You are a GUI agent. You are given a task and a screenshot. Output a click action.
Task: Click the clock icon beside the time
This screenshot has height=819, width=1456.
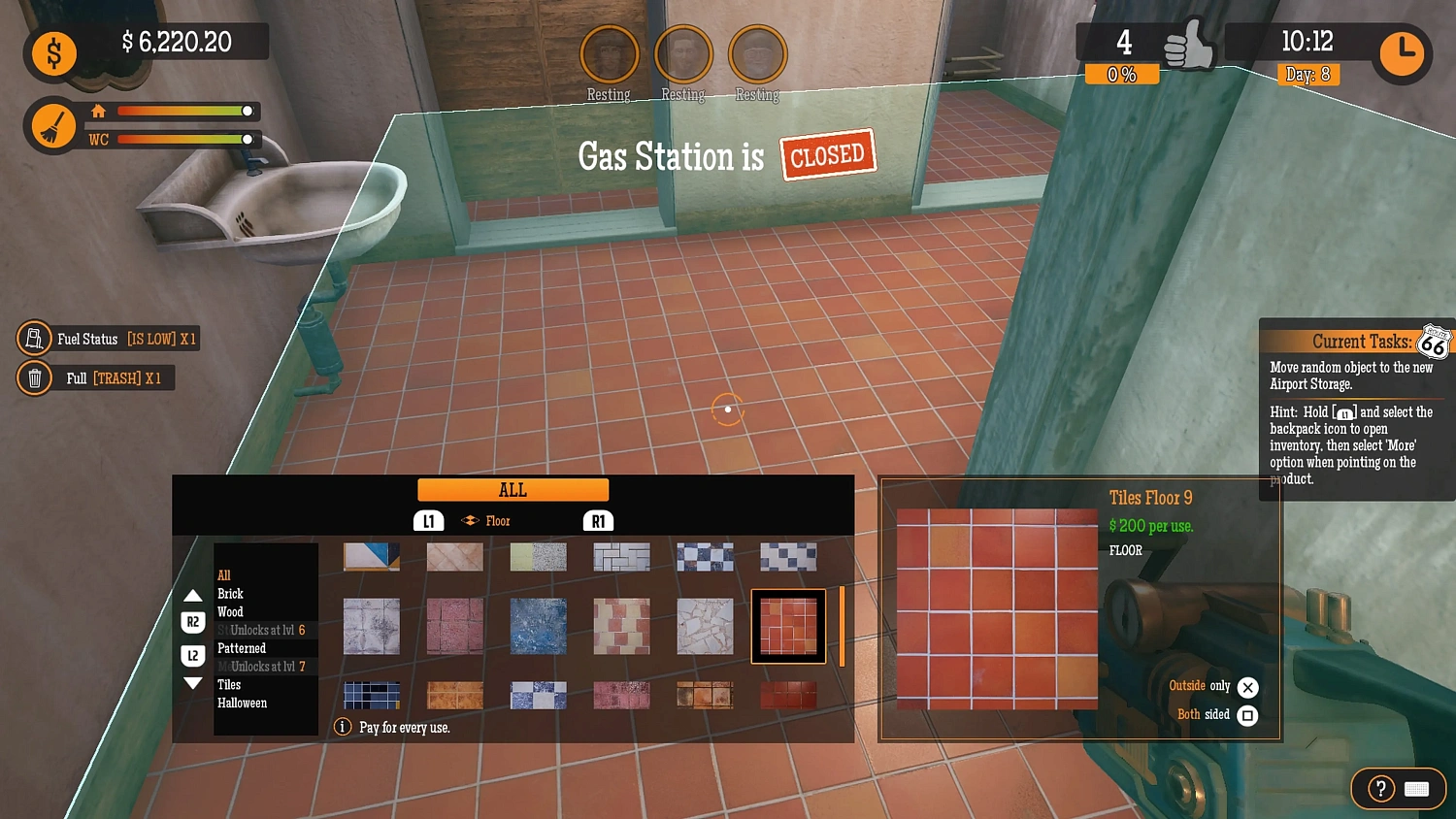(x=1401, y=53)
